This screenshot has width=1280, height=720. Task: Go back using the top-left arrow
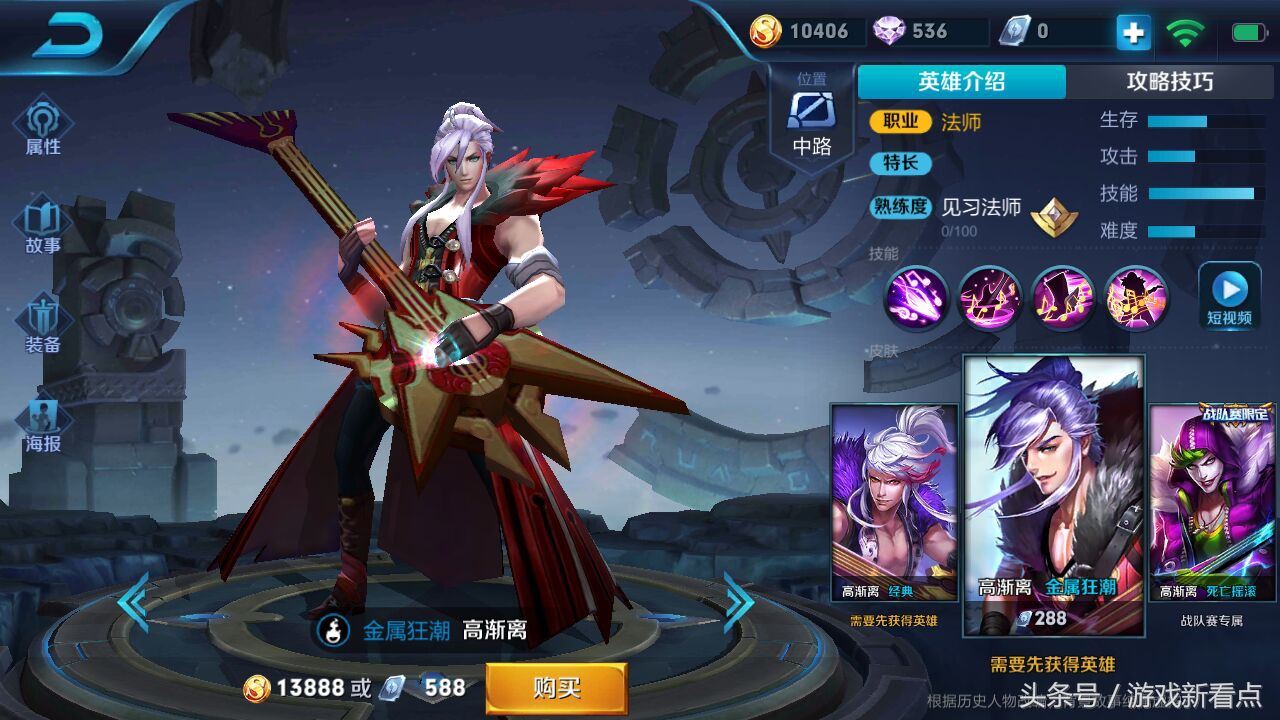tap(68, 38)
